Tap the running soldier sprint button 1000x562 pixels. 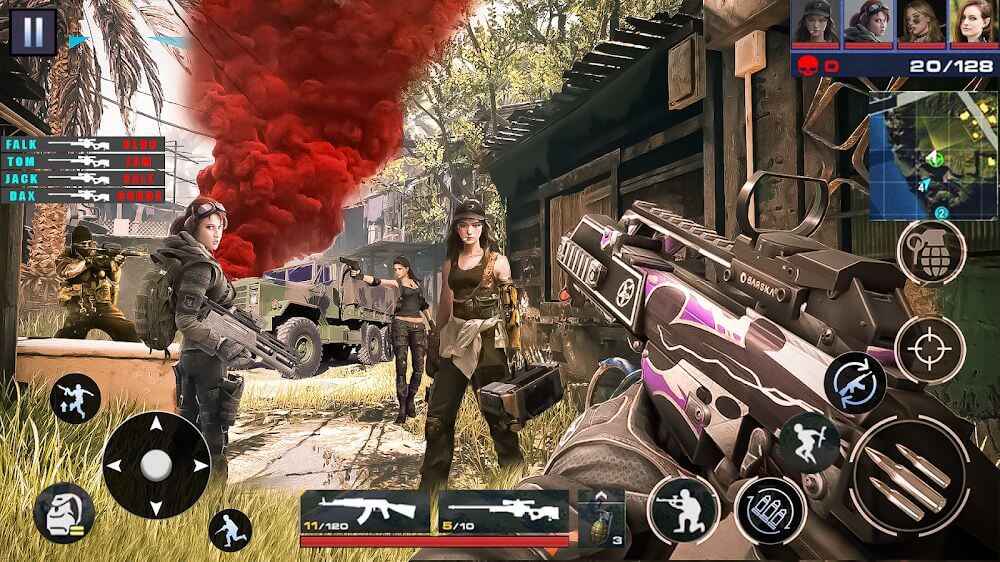tap(230, 530)
